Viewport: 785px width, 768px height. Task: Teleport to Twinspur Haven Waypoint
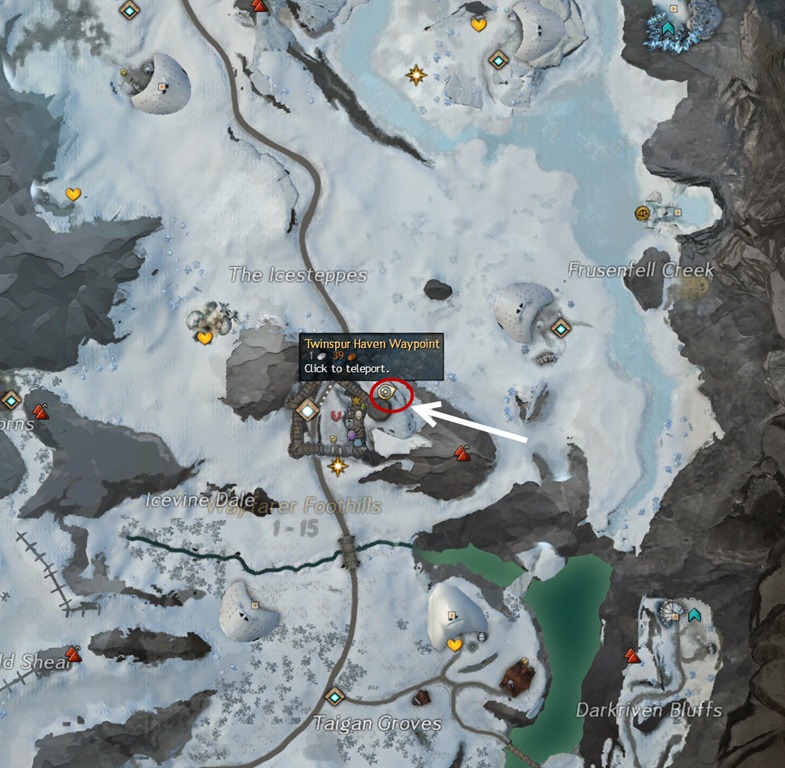pyautogui.click(x=386, y=395)
